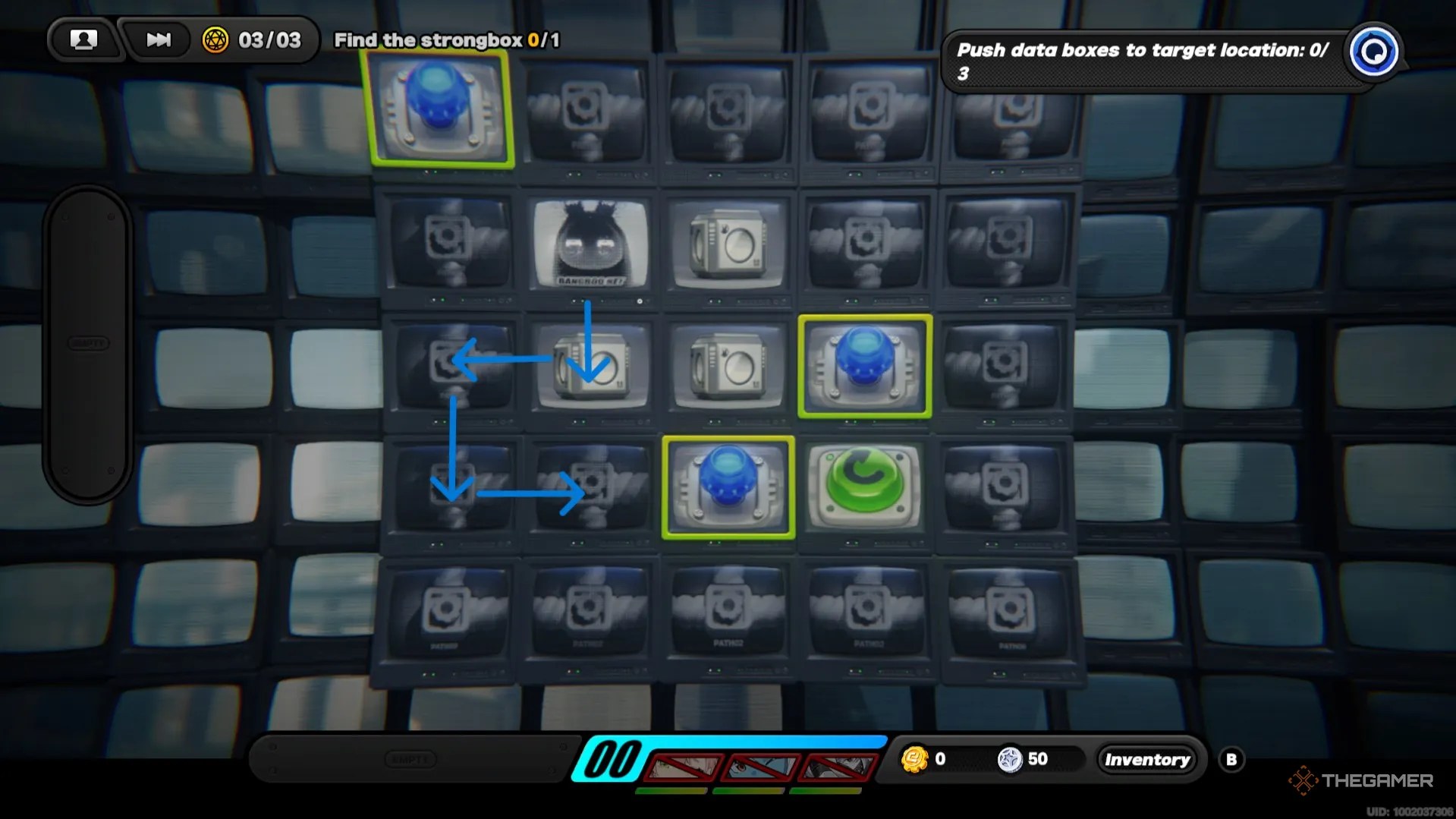
Task: Click the B button beside Inventory
Action: tap(1233, 758)
